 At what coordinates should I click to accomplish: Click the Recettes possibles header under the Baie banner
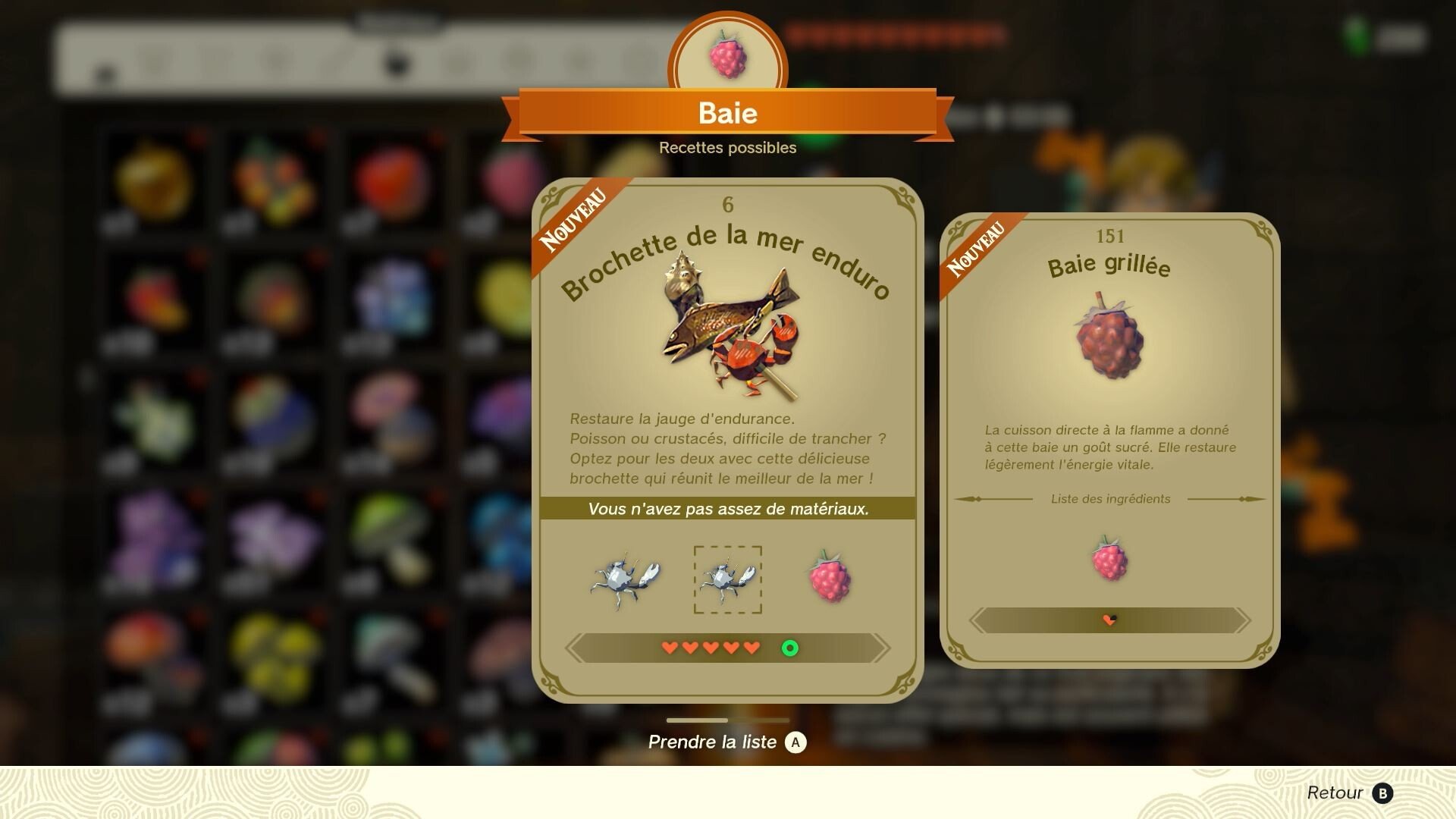[x=728, y=148]
